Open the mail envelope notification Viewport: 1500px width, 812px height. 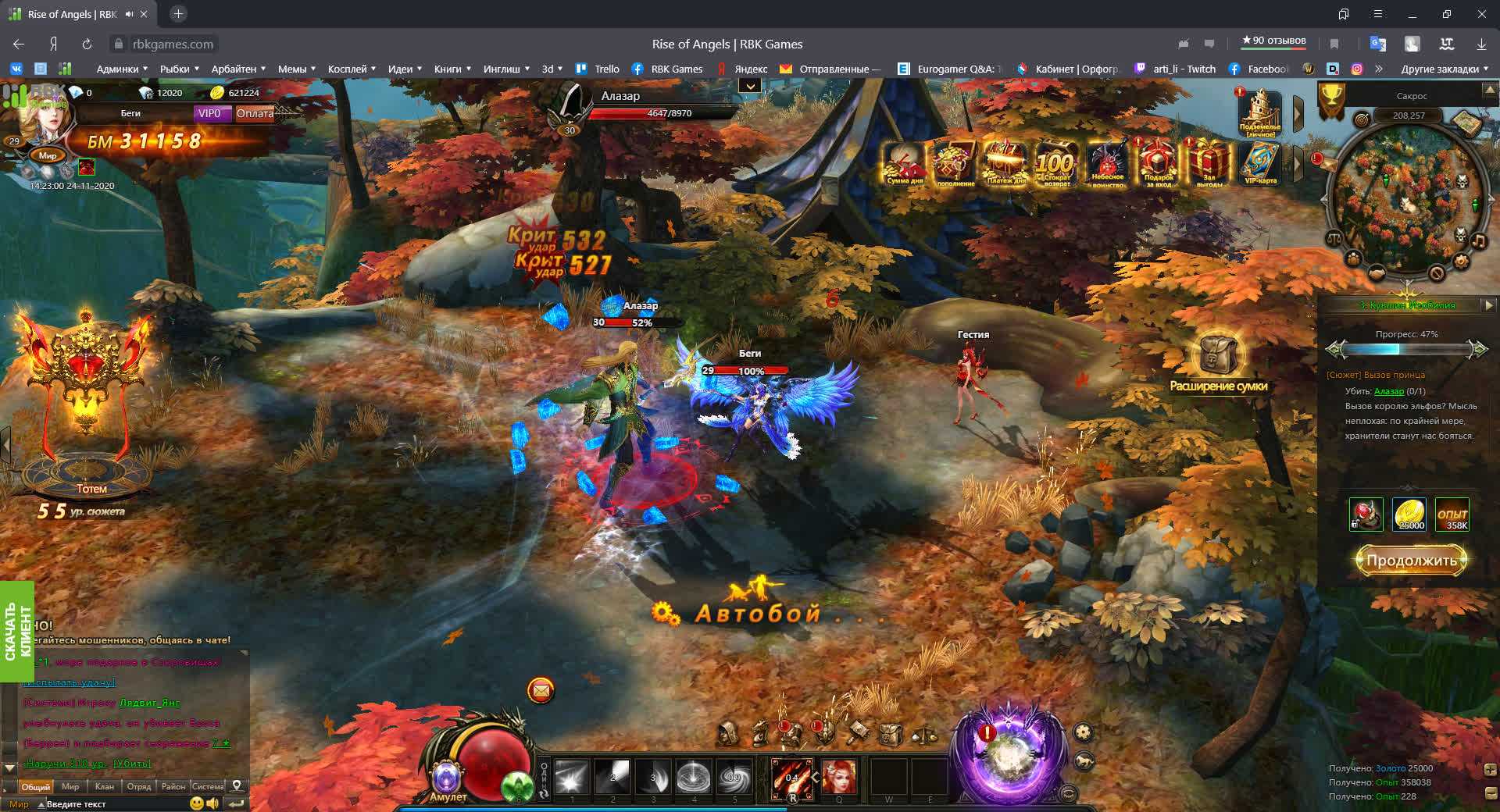[x=541, y=690]
